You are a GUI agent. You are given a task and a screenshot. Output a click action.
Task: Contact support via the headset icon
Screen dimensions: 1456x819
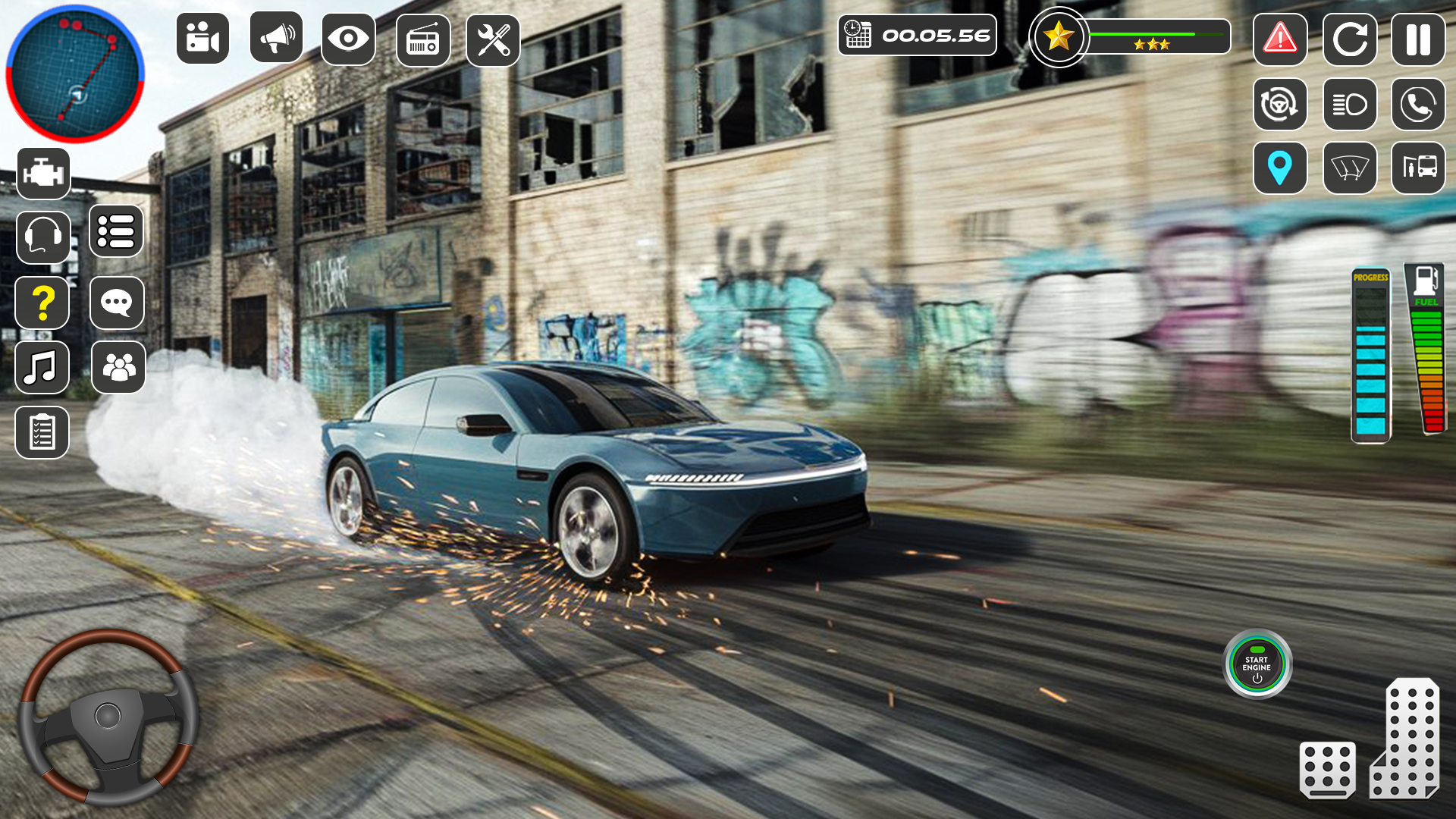(x=43, y=233)
